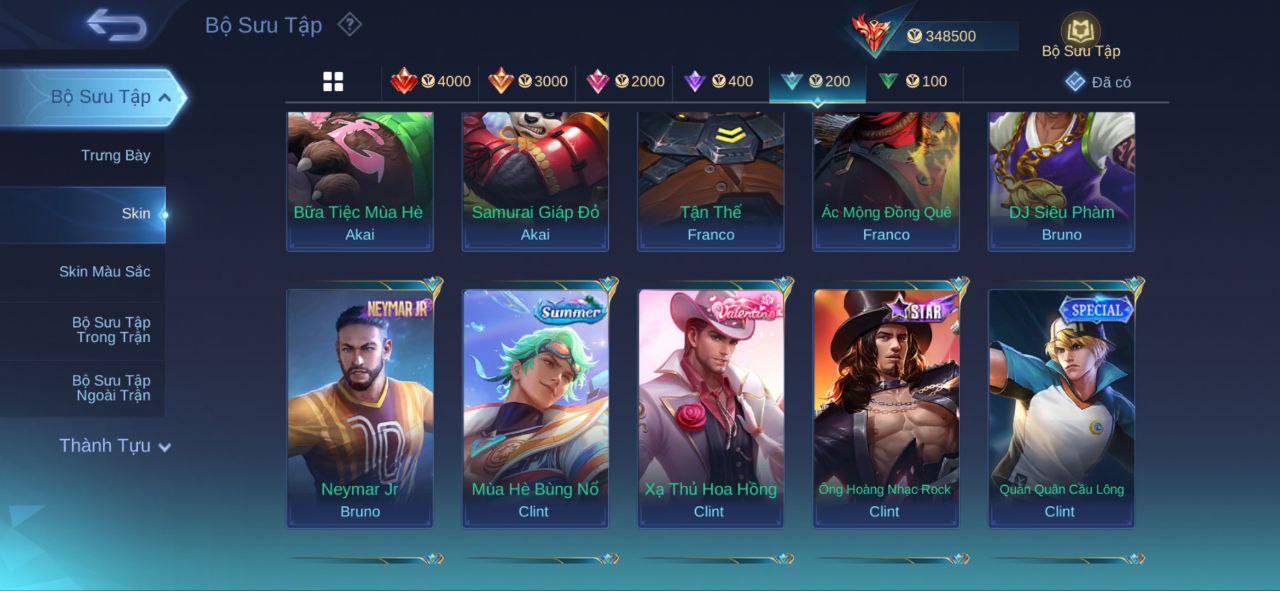Switch to the 400 points tier tab
This screenshot has height=591, width=1280.
point(718,82)
